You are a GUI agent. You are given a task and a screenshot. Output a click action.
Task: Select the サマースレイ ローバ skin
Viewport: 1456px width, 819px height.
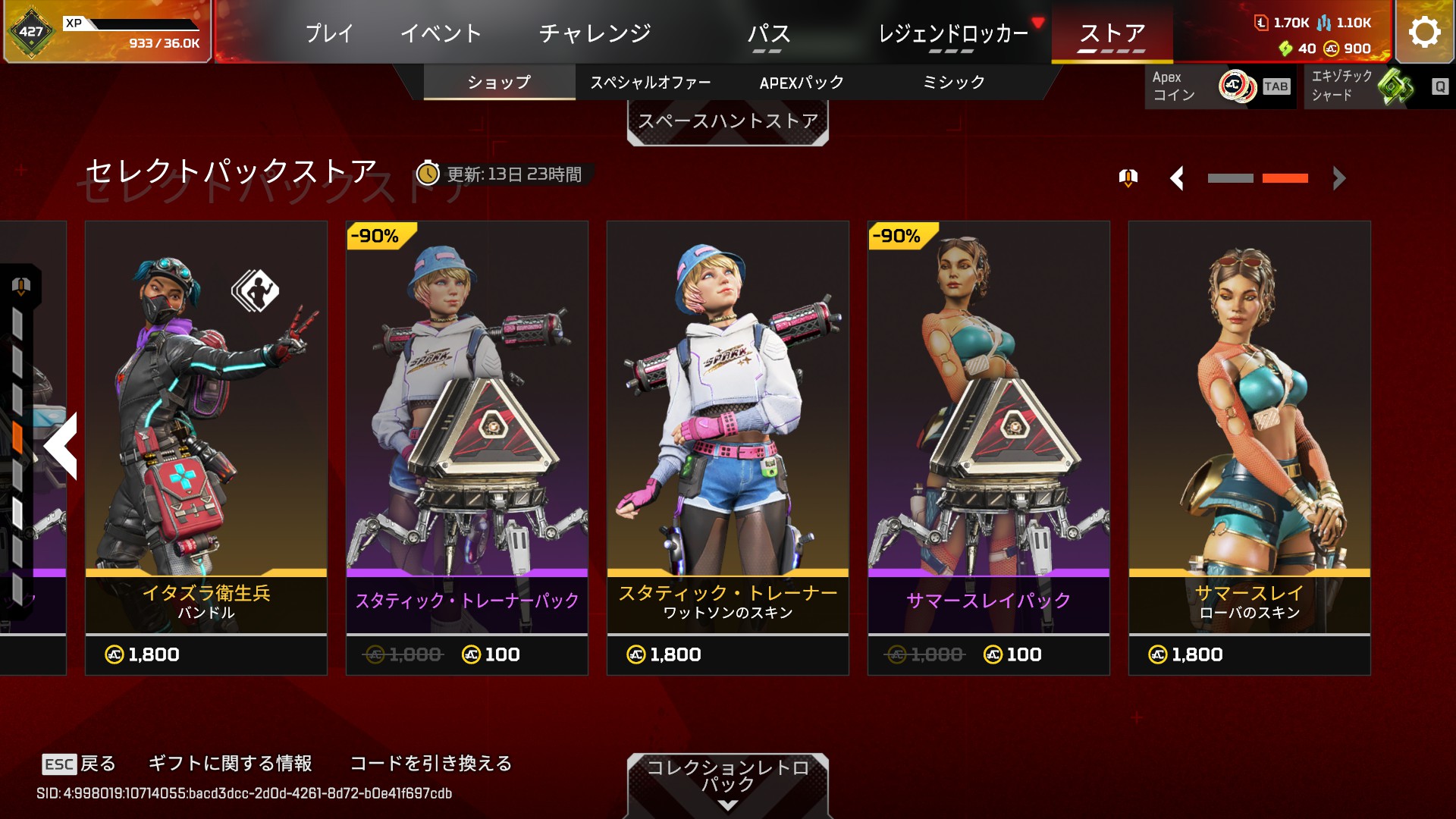point(1250,447)
